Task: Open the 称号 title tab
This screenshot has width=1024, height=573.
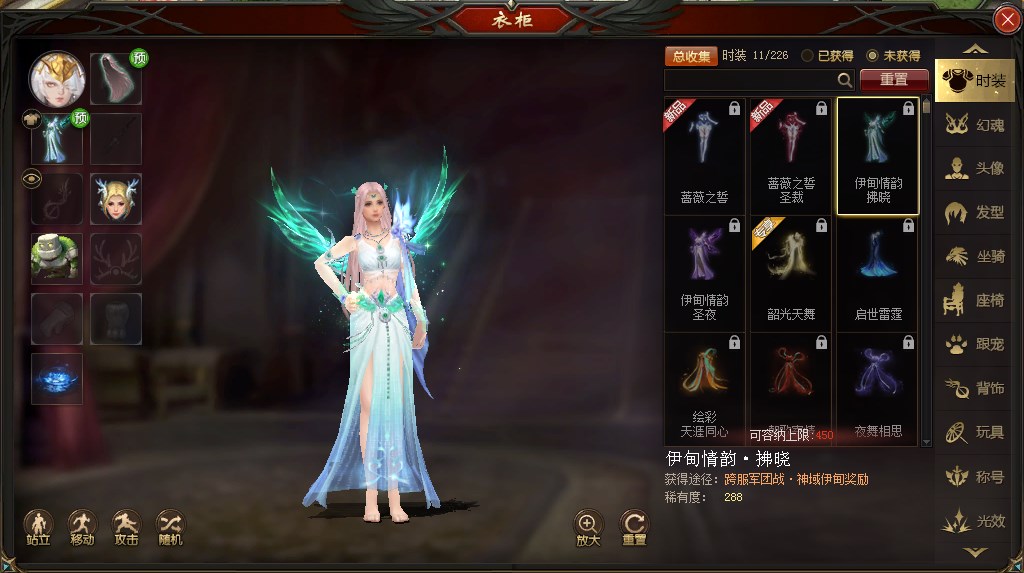Action: point(975,477)
